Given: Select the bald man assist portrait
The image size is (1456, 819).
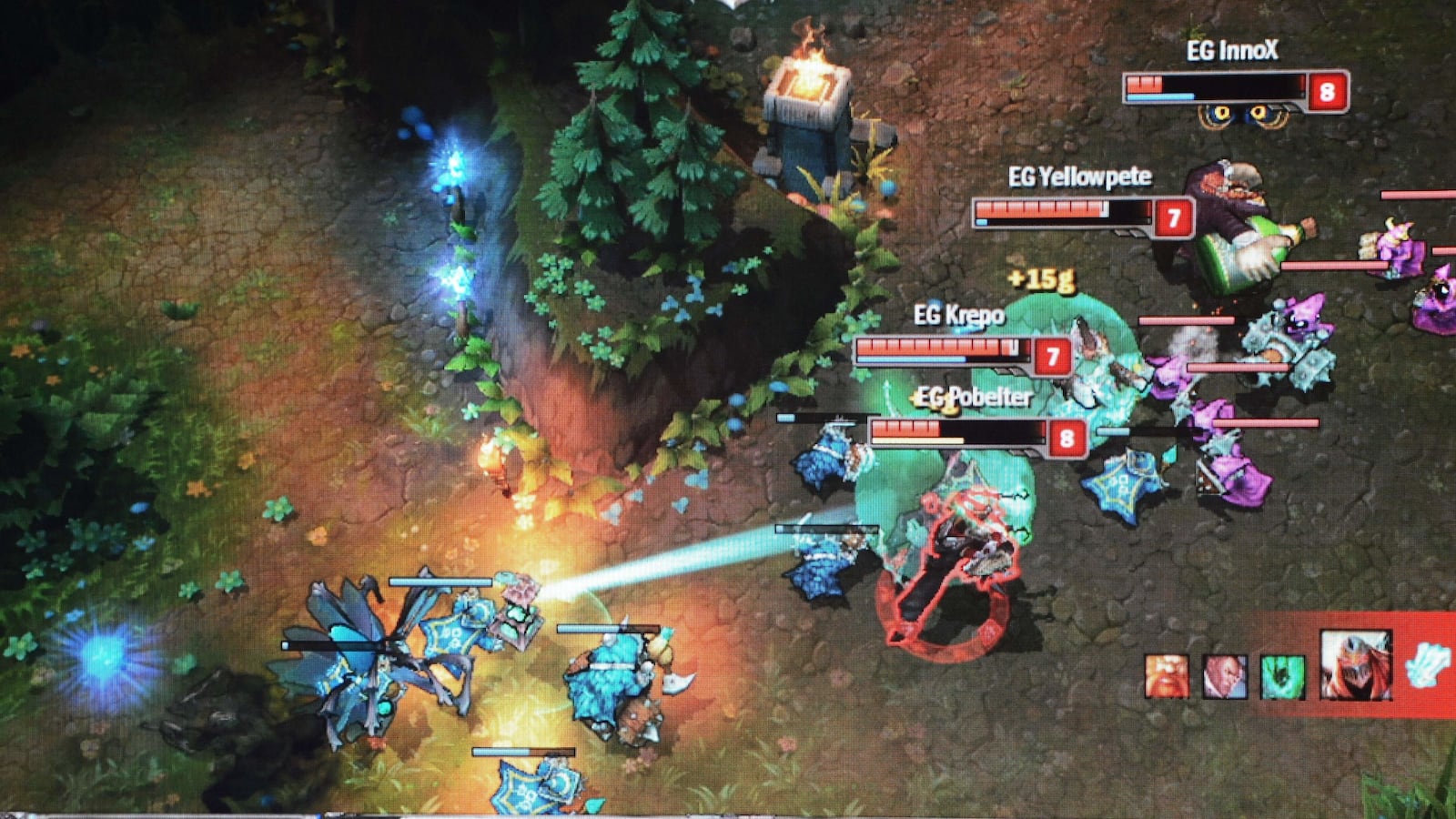Looking at the screenshot, I should coord(1224,677).
